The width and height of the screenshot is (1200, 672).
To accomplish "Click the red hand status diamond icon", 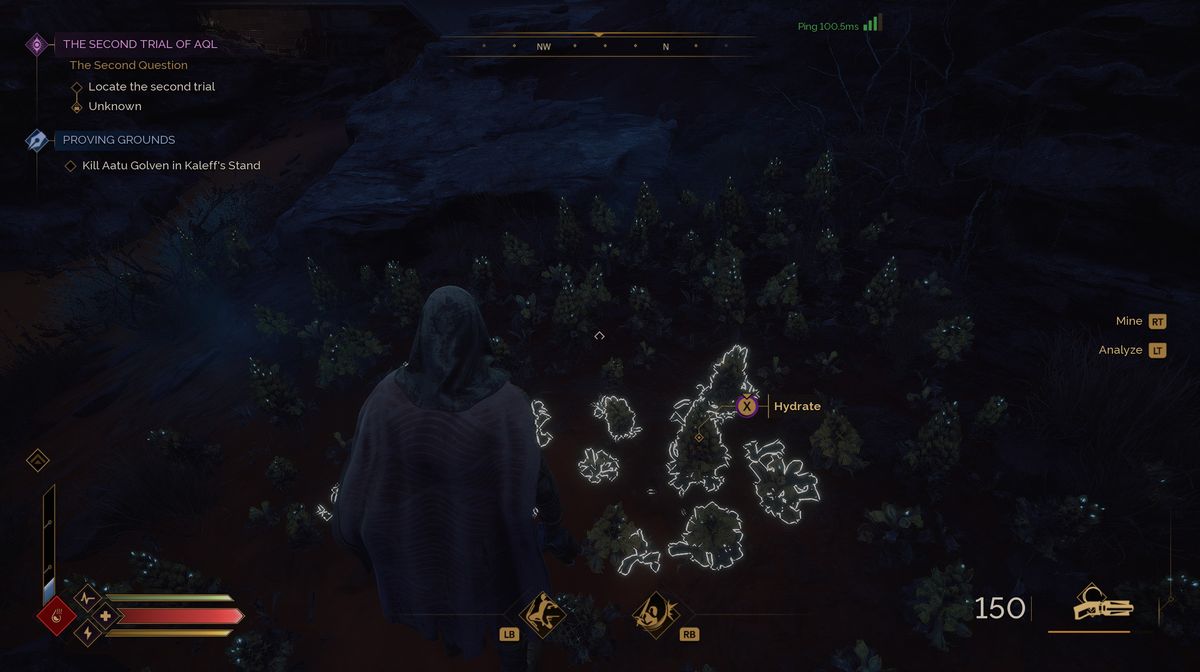I will click(x=57, y=615).
